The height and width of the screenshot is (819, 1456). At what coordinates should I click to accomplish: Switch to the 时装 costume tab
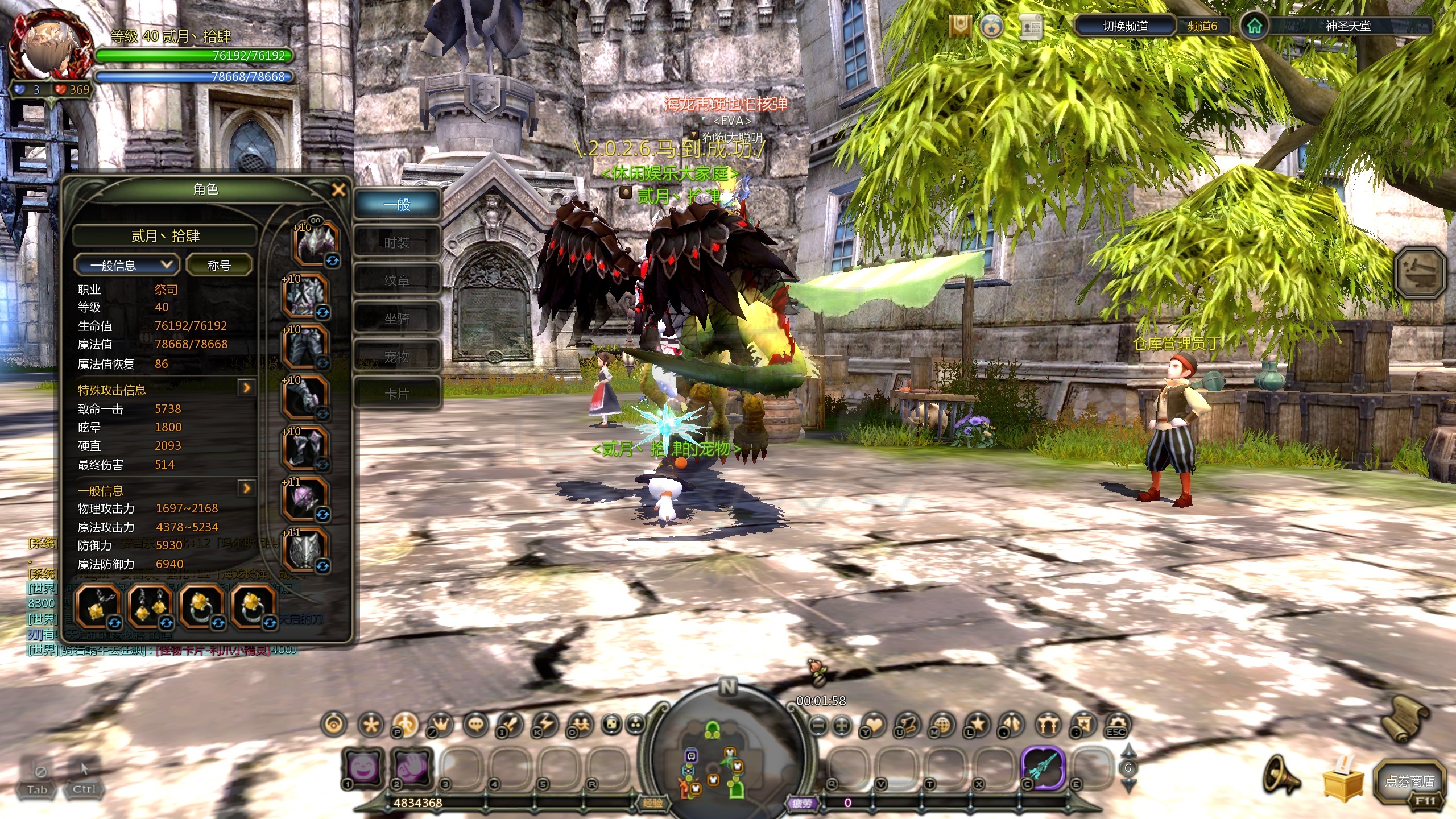pos(397,243)
